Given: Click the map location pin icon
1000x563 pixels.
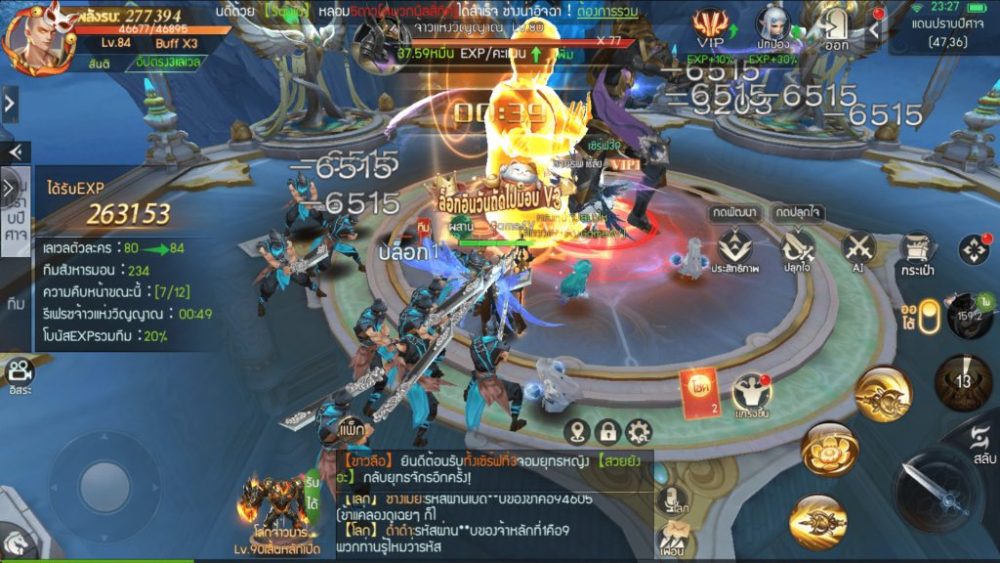Looking at the screenshot, I should pyautogui.click(x=577, y=432).
